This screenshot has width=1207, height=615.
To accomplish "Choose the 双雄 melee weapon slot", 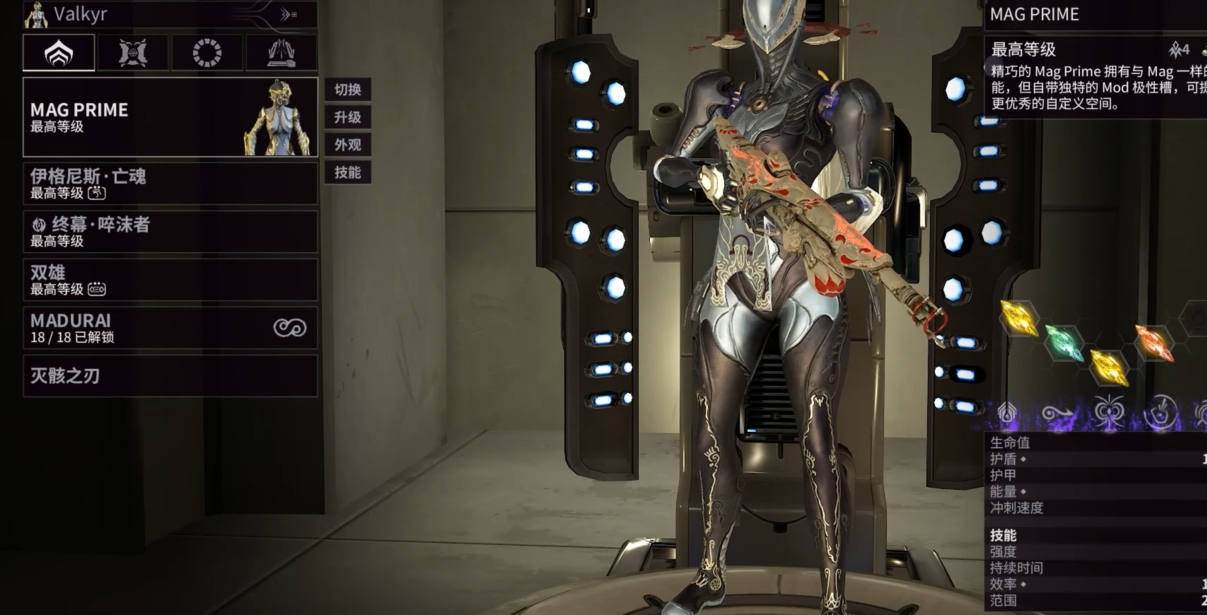I will (x=170, y=280).
